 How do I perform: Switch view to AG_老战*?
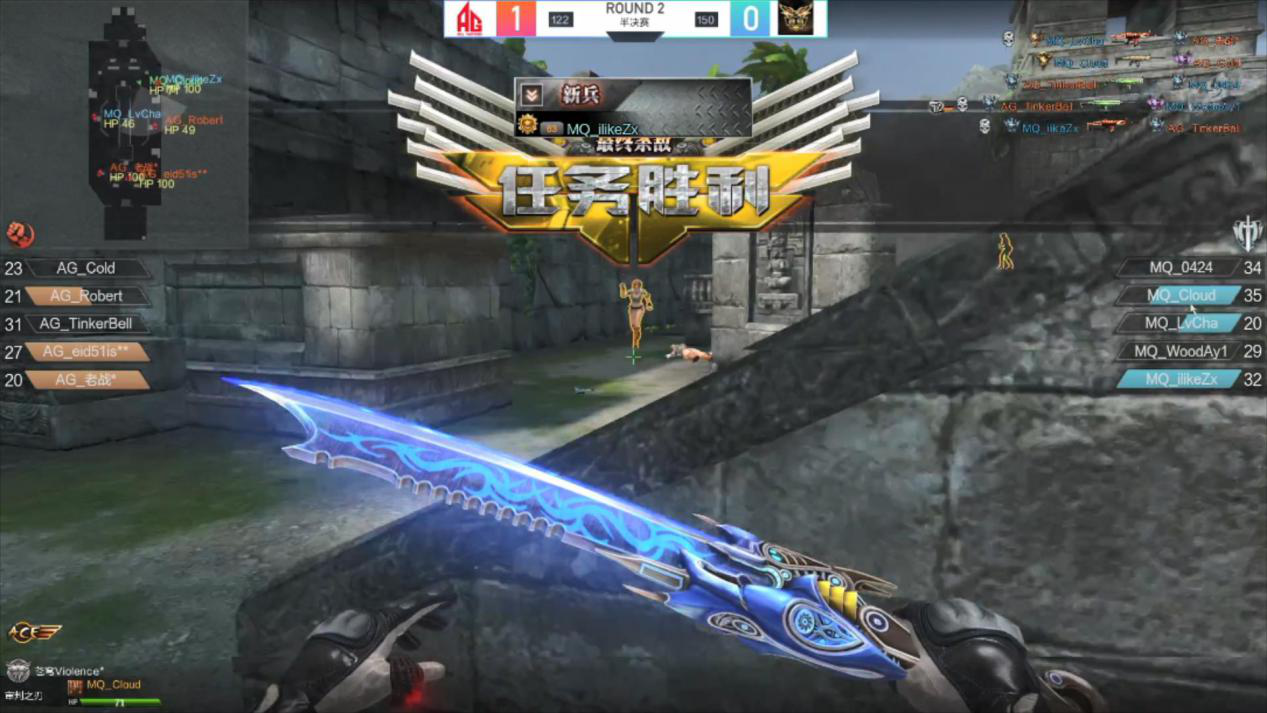(x=86, y=380)
